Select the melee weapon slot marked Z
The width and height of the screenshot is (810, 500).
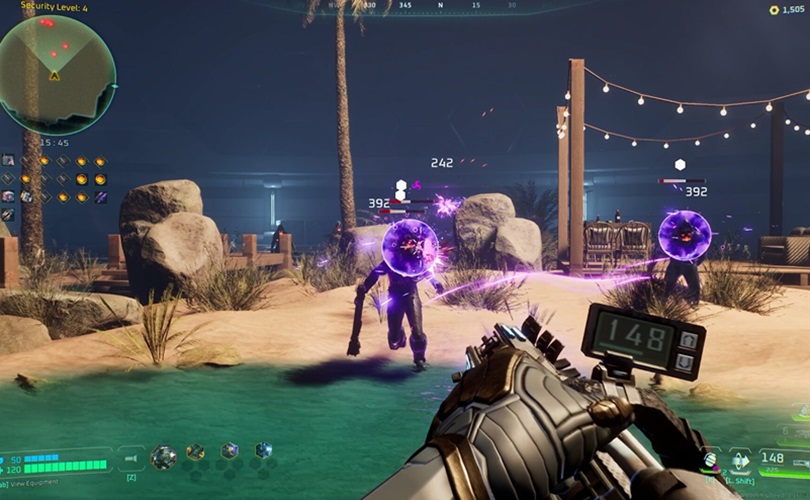click(131, 458)
